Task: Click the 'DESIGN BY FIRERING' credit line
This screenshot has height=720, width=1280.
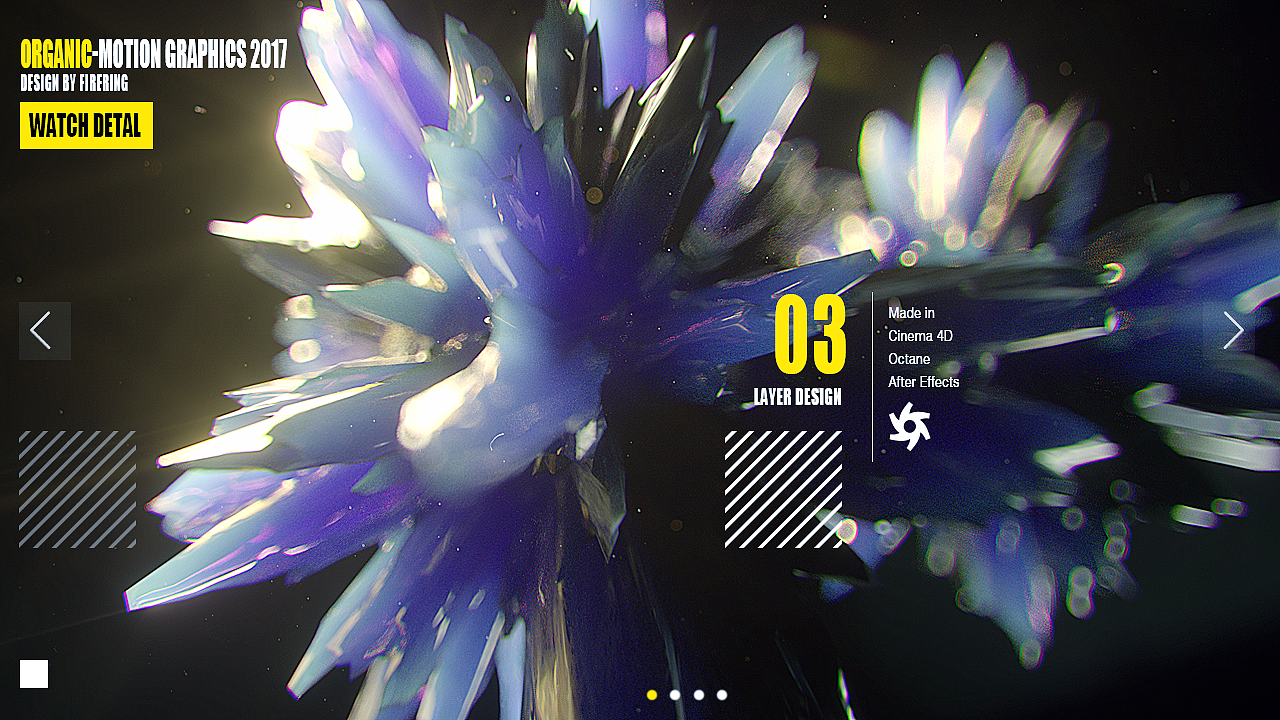Action: (x=73, y=84)
